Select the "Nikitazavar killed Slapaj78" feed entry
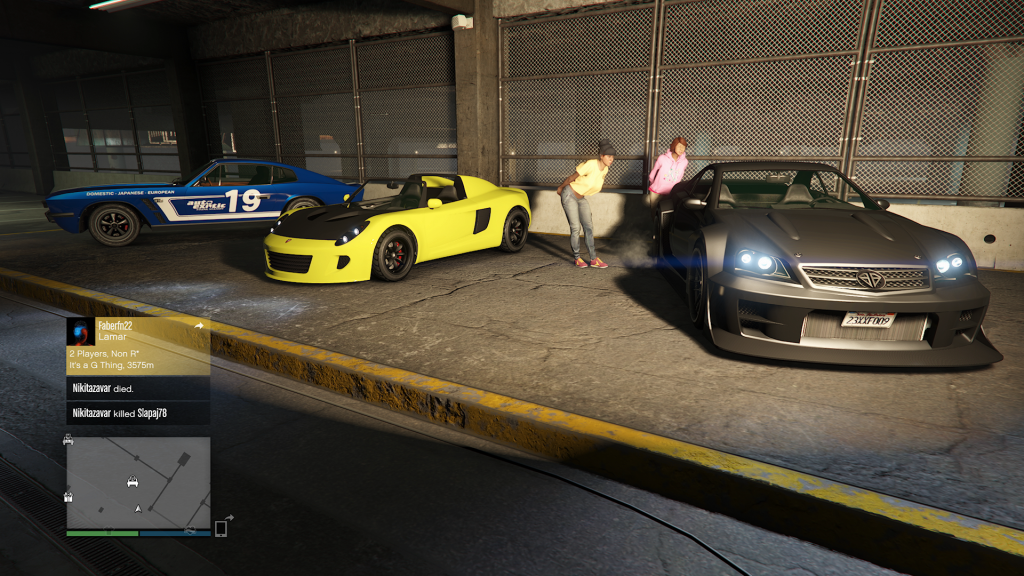Image resolution: width=1024 pixels, height=576 pixels. [138, 412]
